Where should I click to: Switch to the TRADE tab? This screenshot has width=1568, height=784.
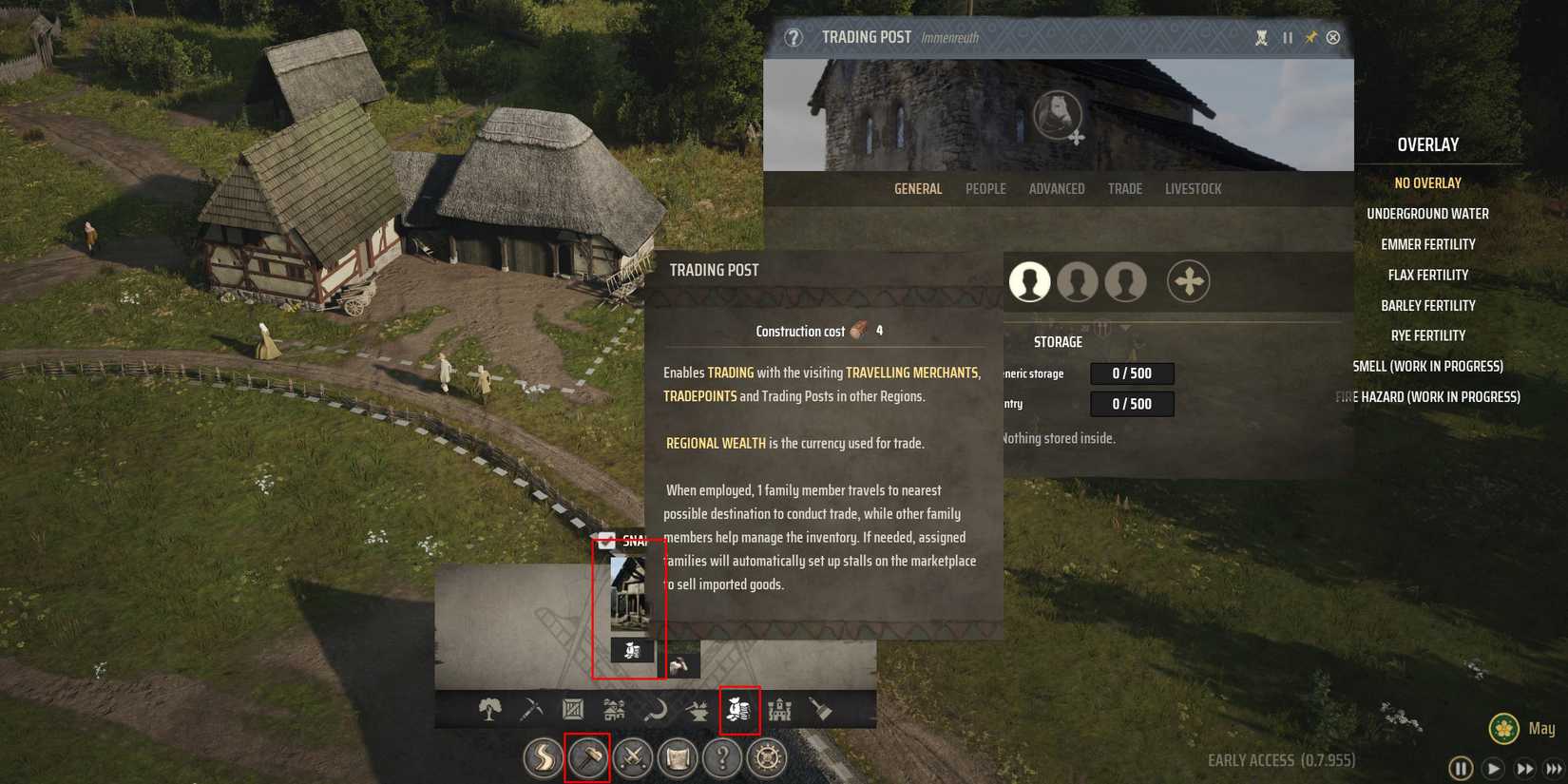[x=1125, y=188]
